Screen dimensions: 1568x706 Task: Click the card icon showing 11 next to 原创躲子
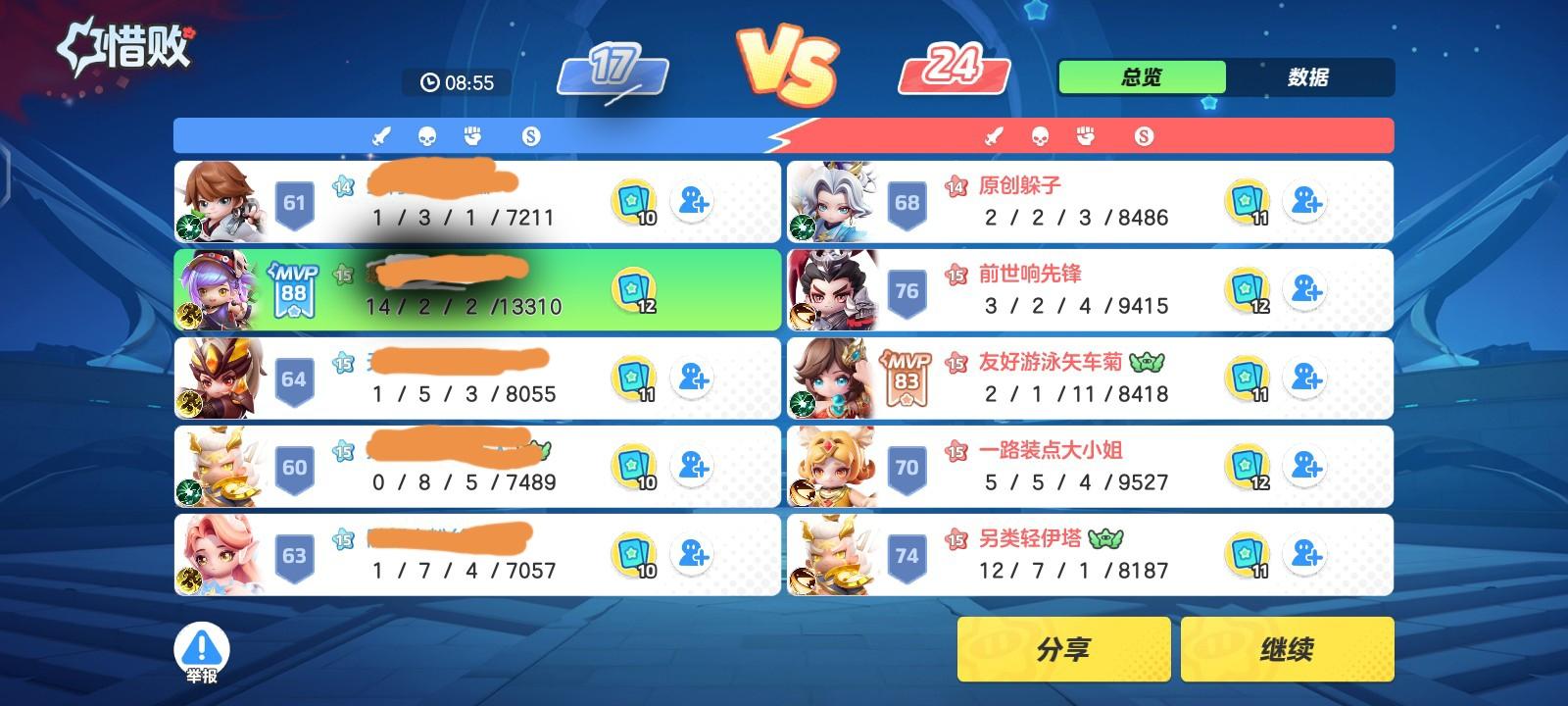[1247, 202]
